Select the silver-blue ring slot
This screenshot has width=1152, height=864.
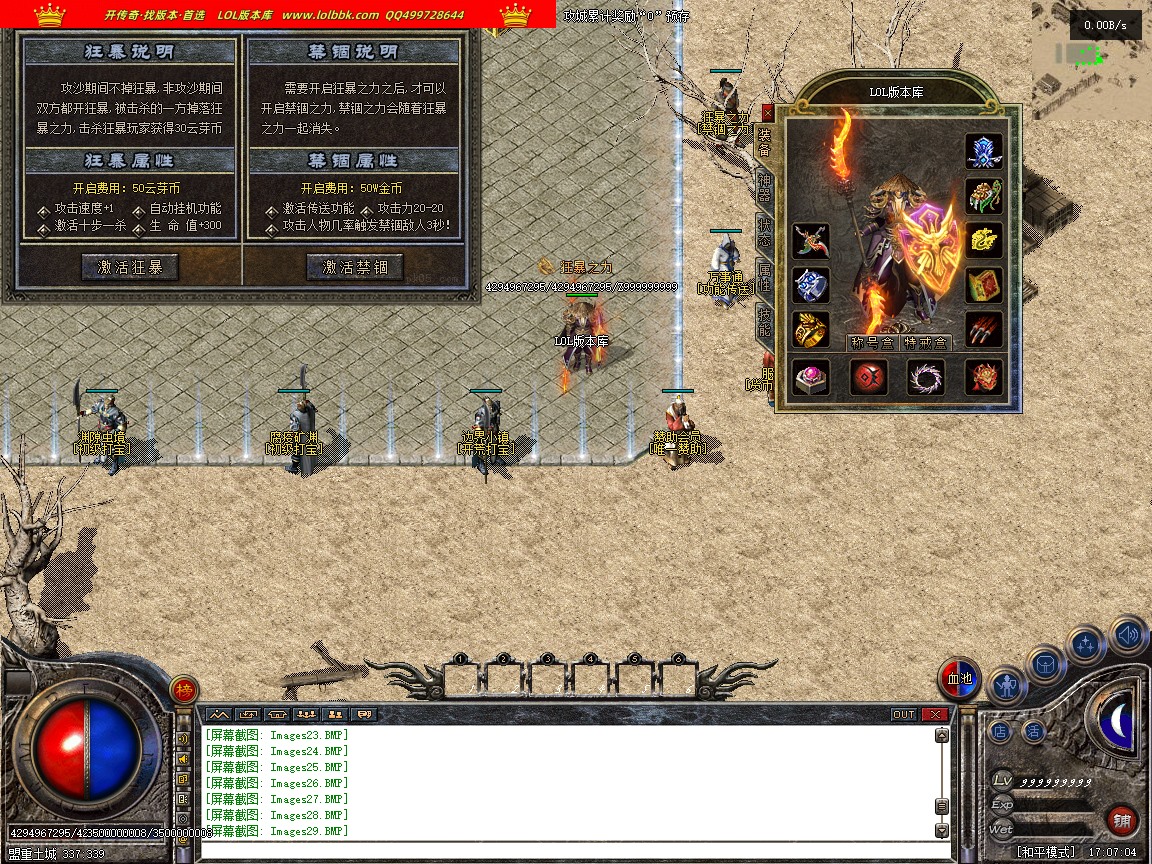click(x=811, y=285)
